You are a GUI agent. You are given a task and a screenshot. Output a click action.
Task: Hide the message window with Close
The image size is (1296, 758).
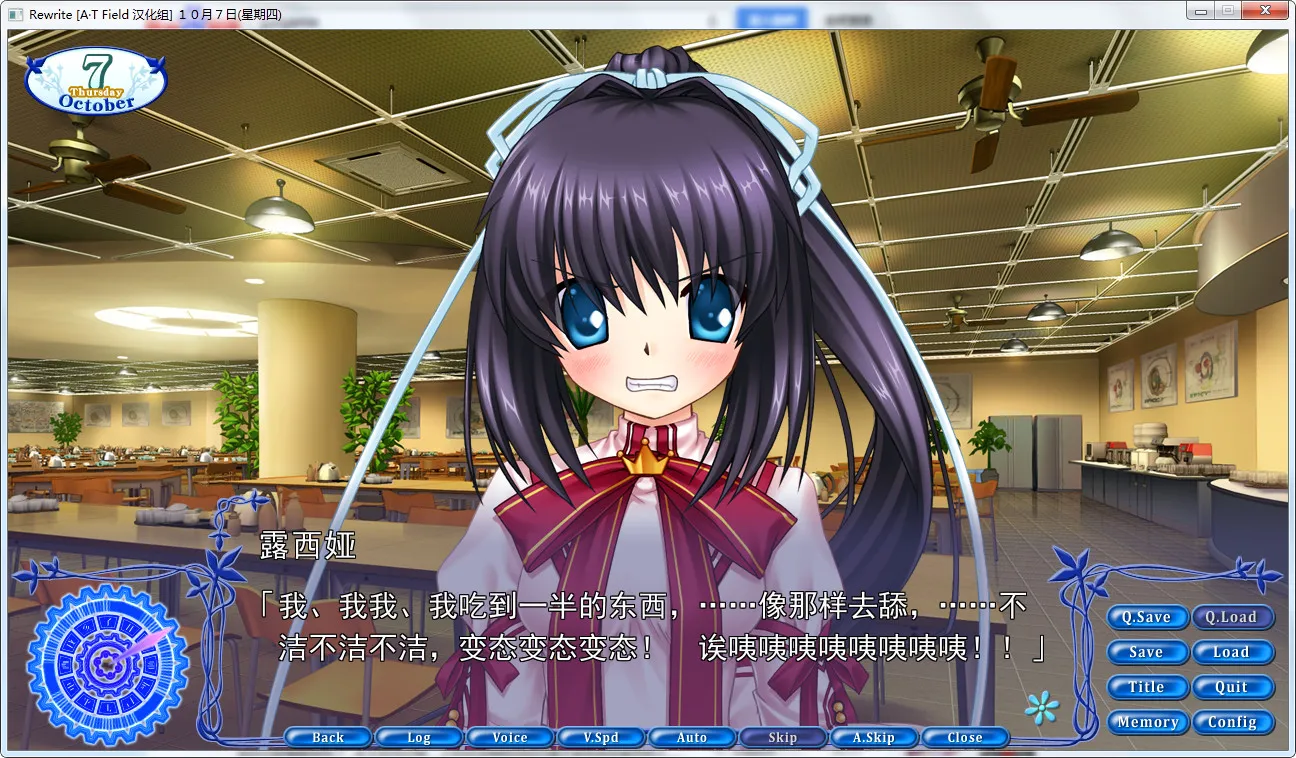click(964, 737)
